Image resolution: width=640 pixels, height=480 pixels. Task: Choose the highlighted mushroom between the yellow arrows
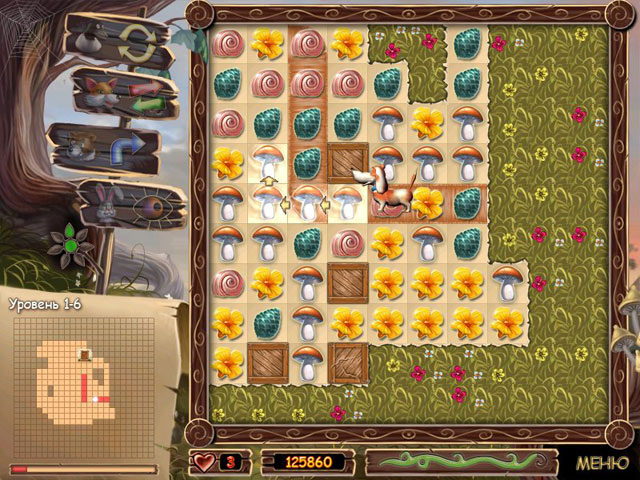point(308,203)
